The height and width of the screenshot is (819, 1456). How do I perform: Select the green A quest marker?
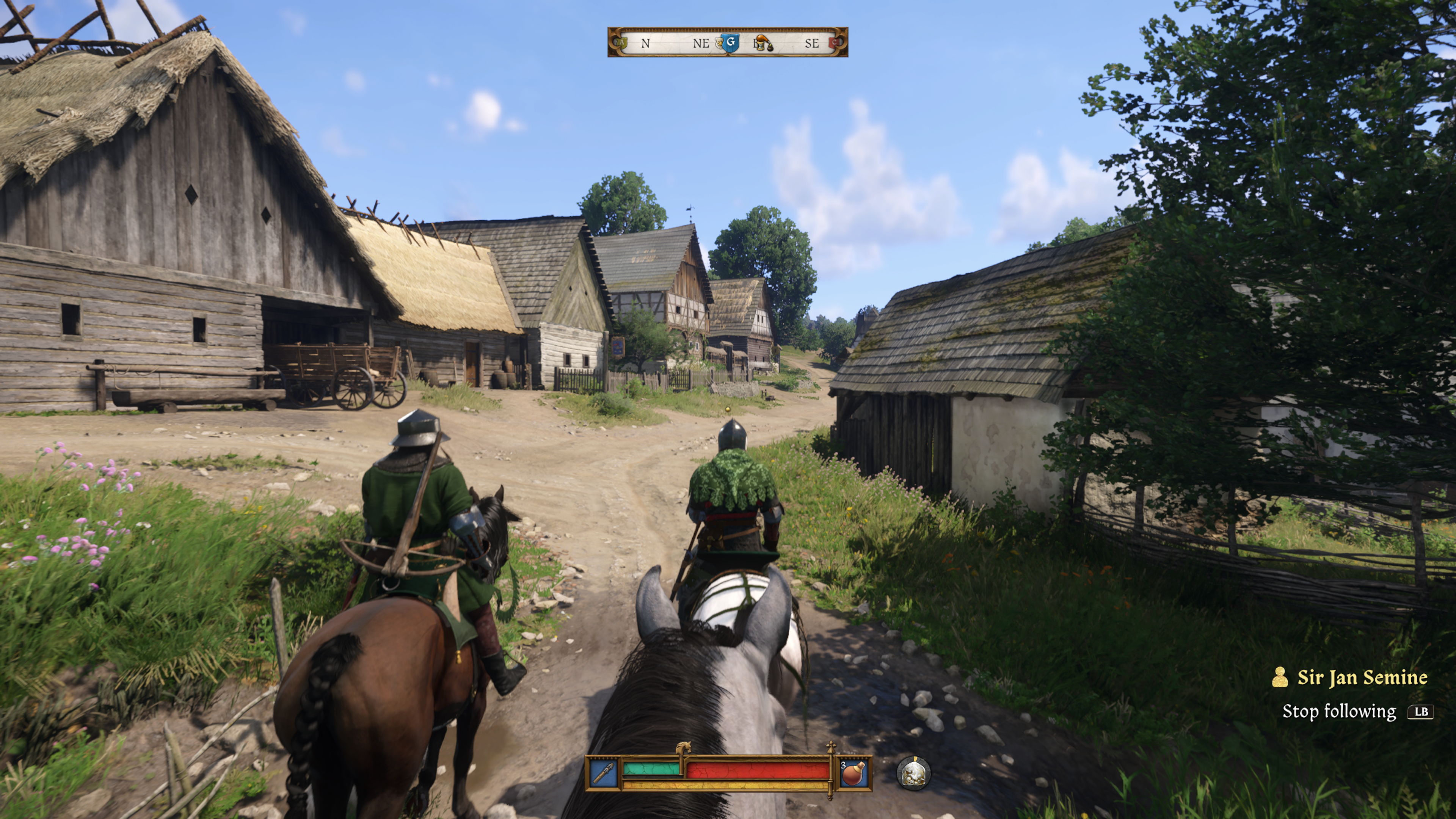click(621, 42)
